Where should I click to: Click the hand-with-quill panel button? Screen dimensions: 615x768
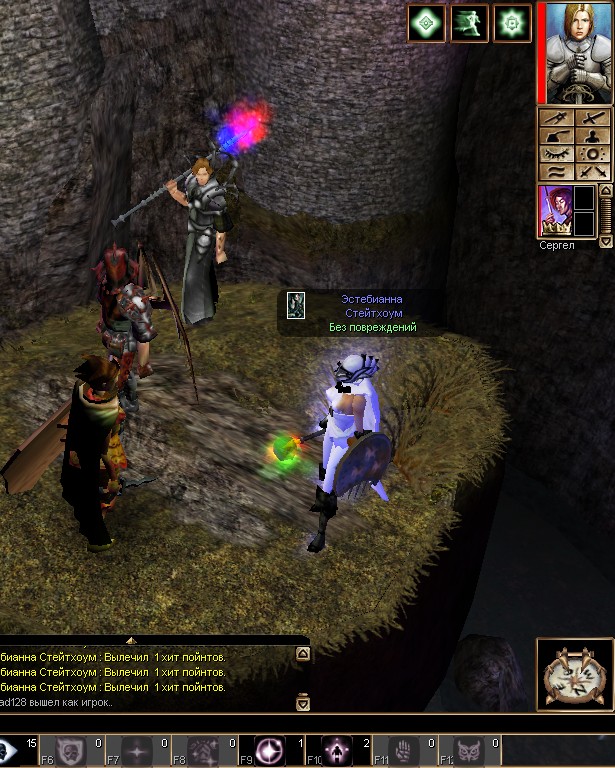(556, 136)
